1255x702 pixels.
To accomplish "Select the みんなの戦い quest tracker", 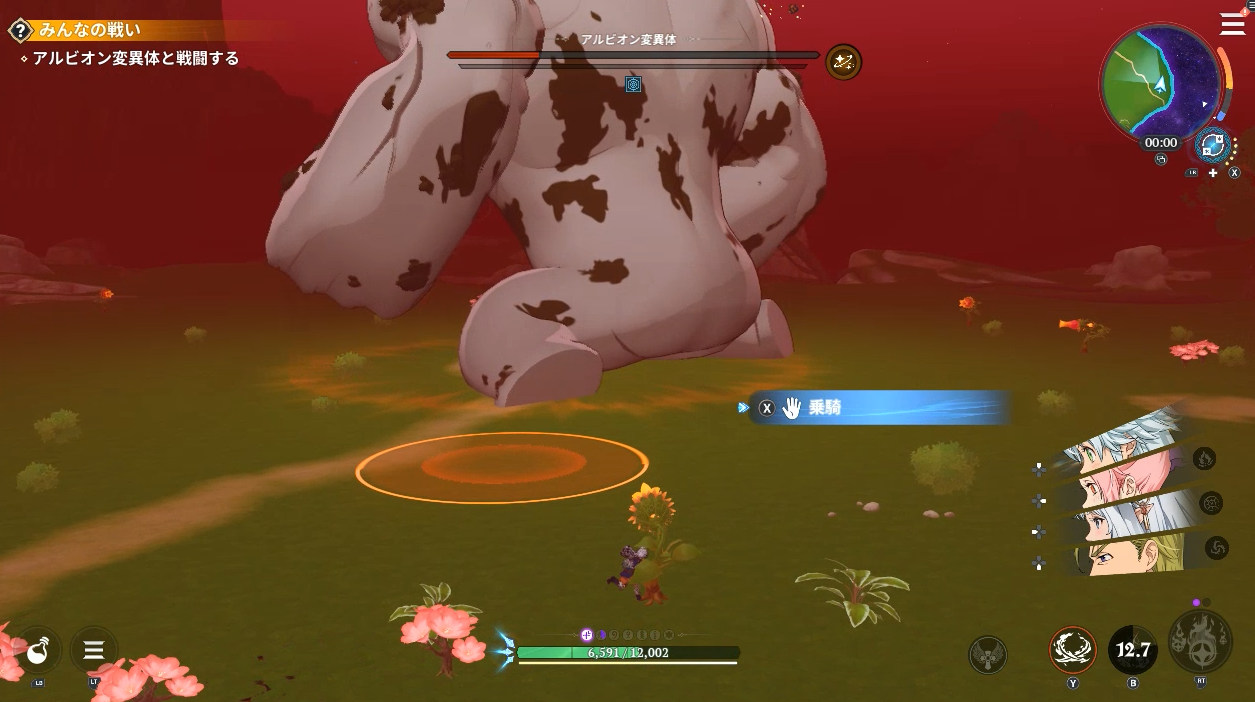I will (88, 31).
